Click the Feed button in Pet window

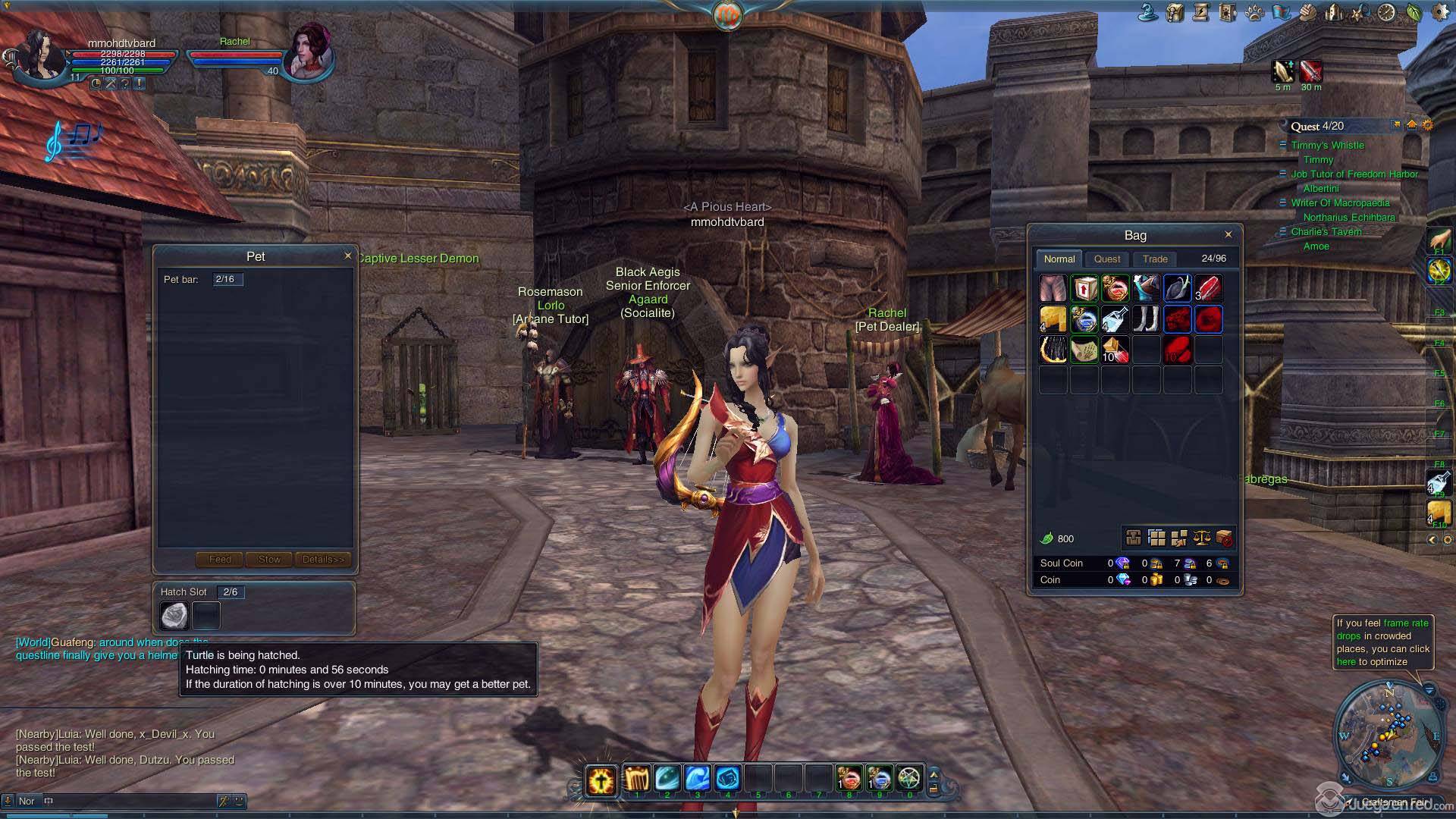(220, 559)
